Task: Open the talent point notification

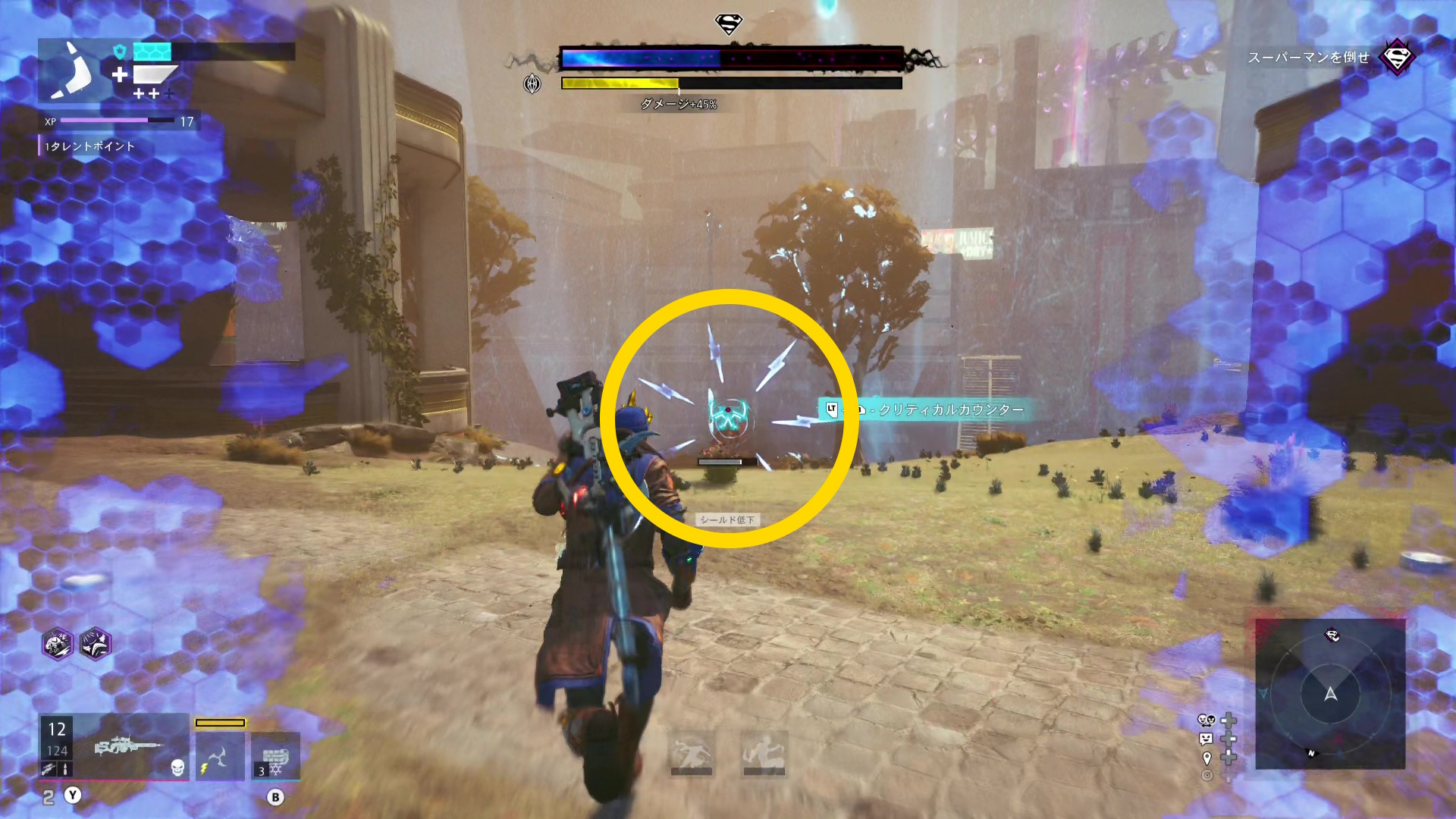Action: click(89, 146)
